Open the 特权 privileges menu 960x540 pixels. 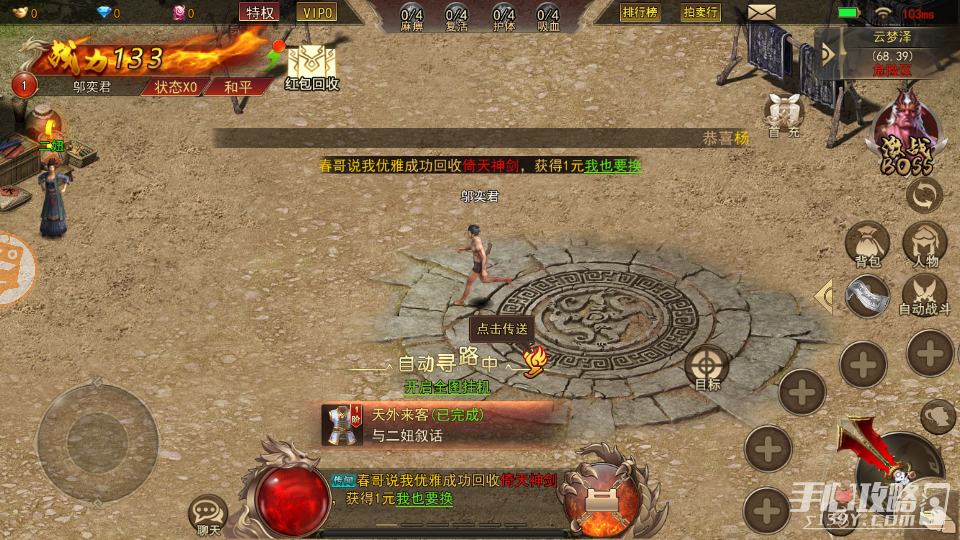[x=260, y=12]
